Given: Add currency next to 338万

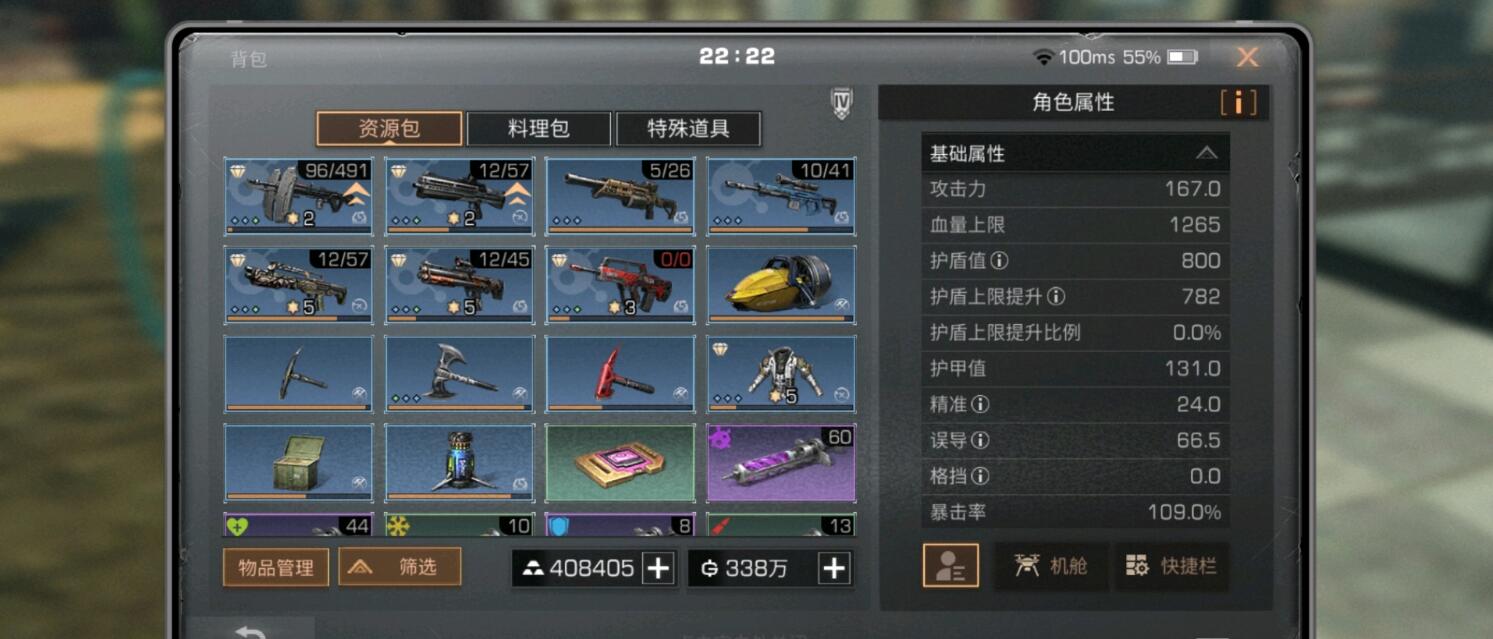Looking at the screenshot, I should [x=833, y=568].
